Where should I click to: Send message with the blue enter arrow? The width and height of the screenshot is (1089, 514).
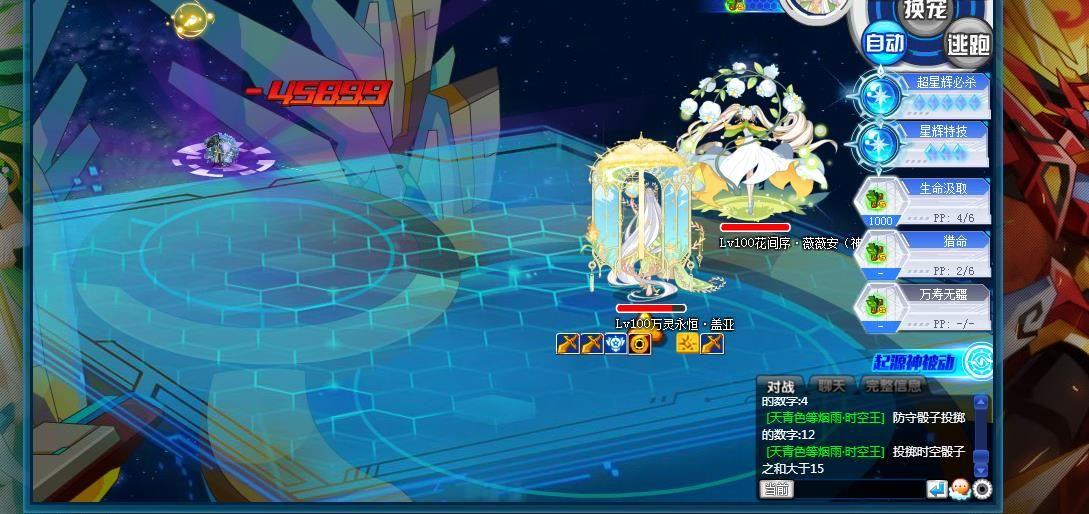tap(937, 489)
